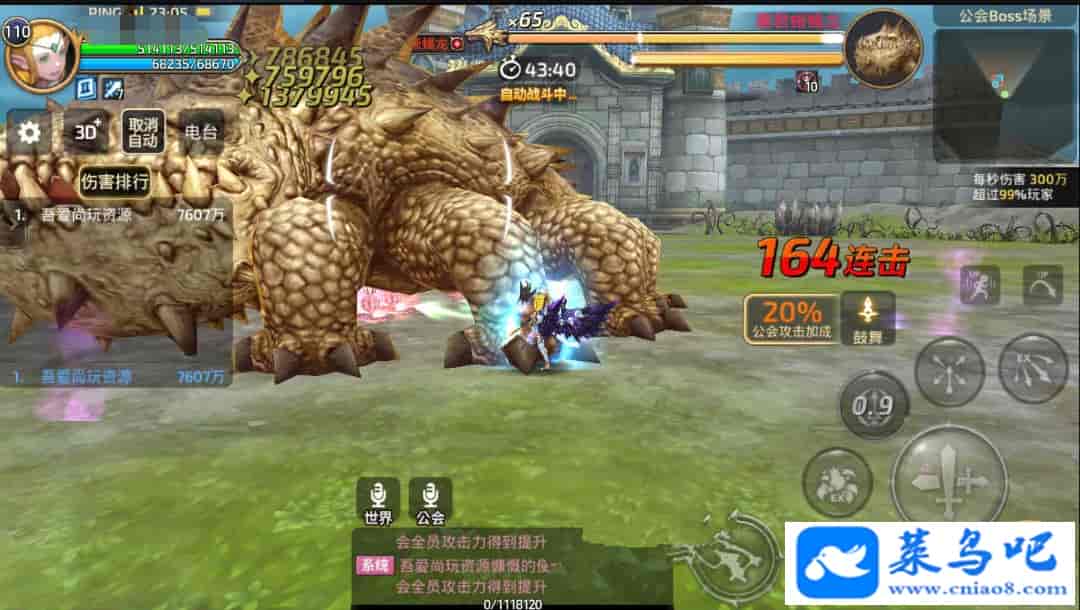
Task: Click the 菜鸟吧 watermark logo
Action: coord(930,562)
